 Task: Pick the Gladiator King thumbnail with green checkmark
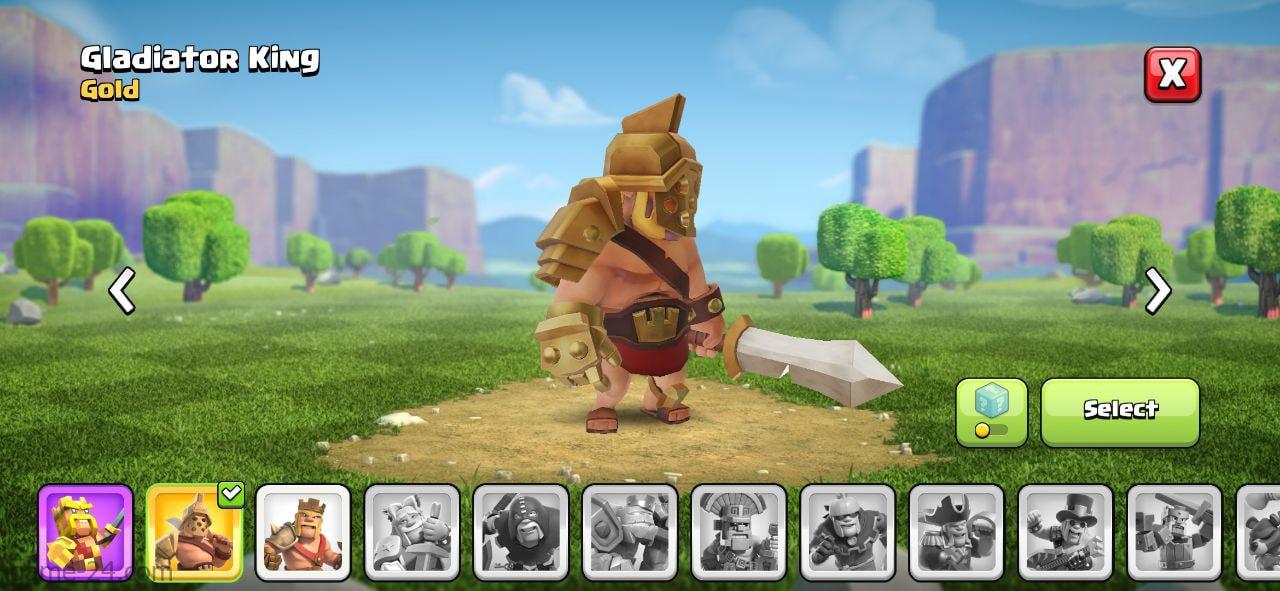point(194,532)
